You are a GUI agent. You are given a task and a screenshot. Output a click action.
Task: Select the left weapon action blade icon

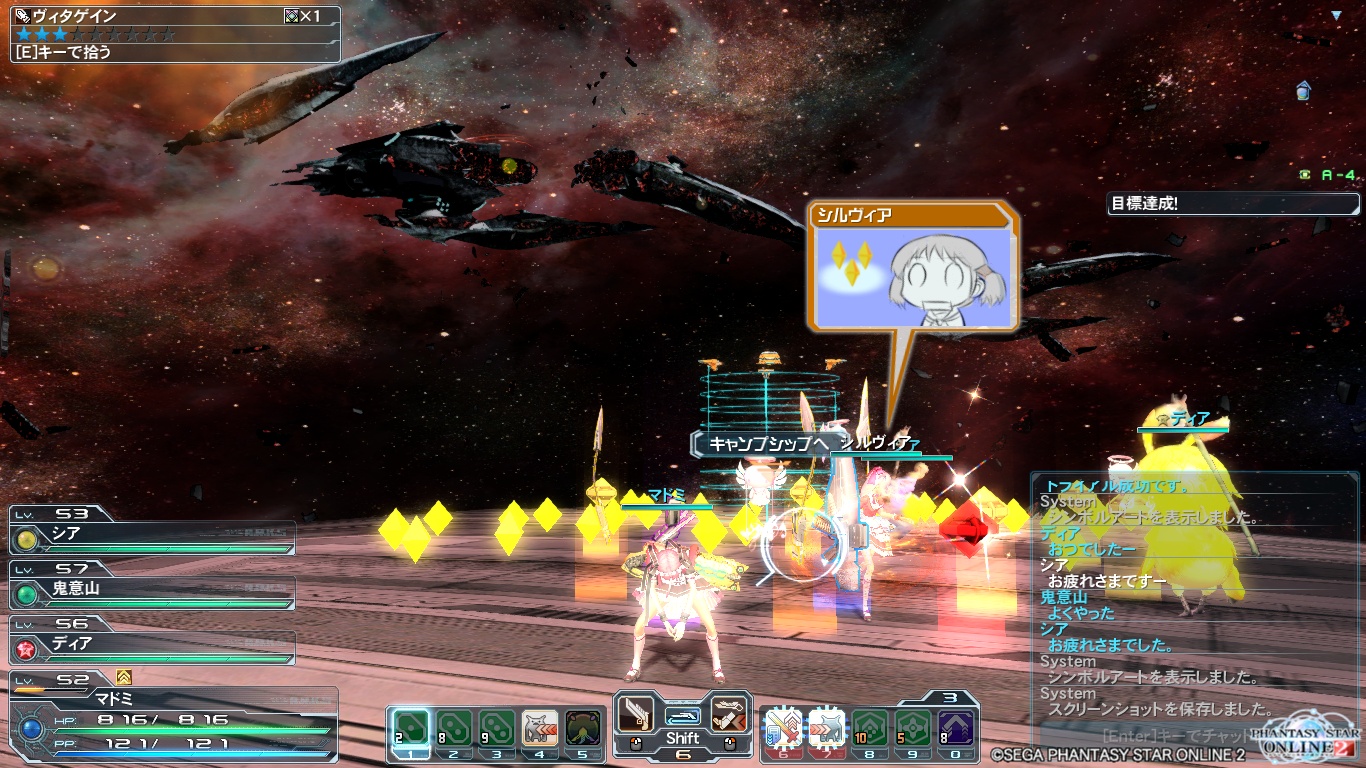point(634,713)
